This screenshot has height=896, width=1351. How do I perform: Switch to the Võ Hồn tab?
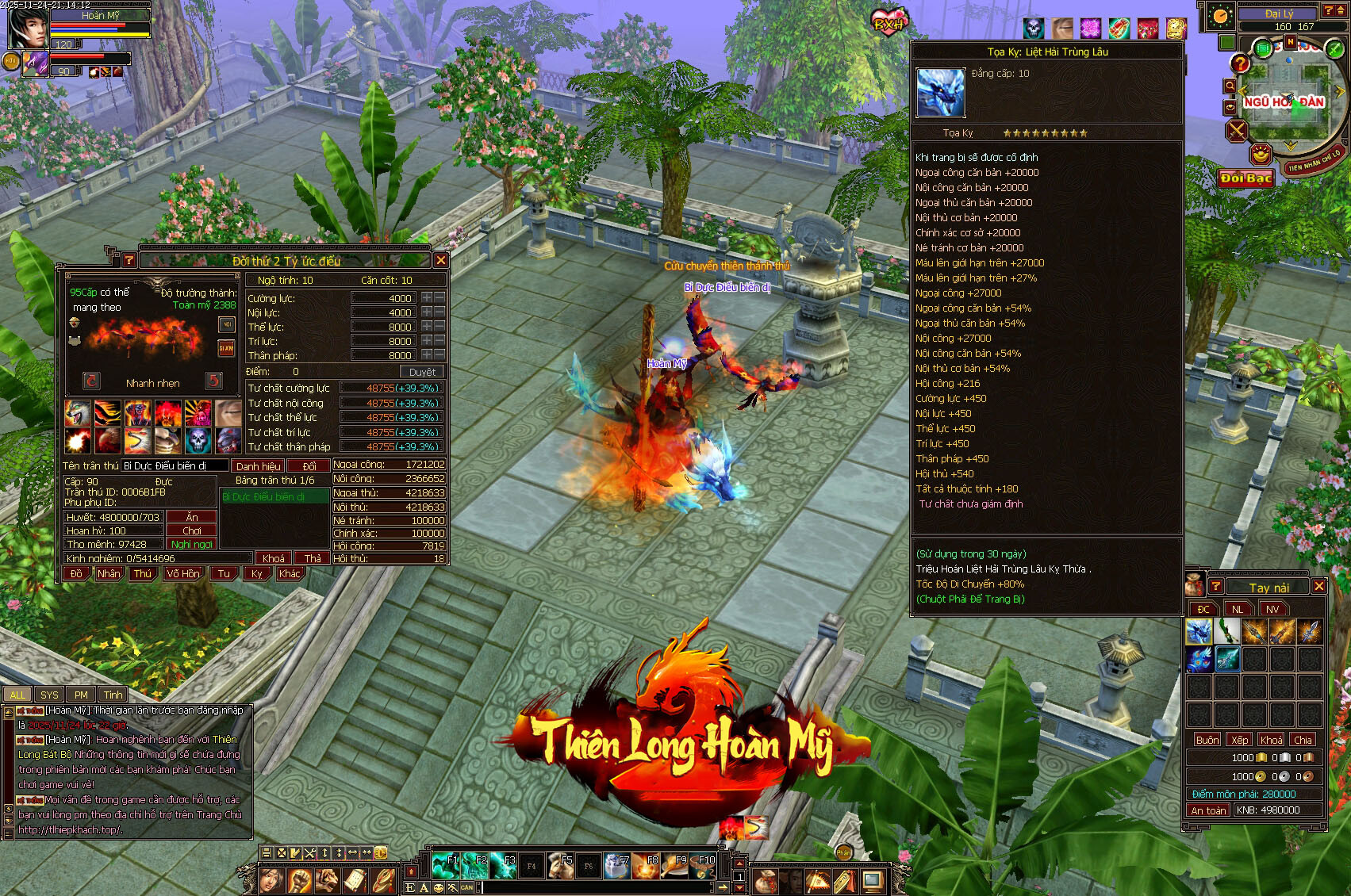click(x=183, y=573)
